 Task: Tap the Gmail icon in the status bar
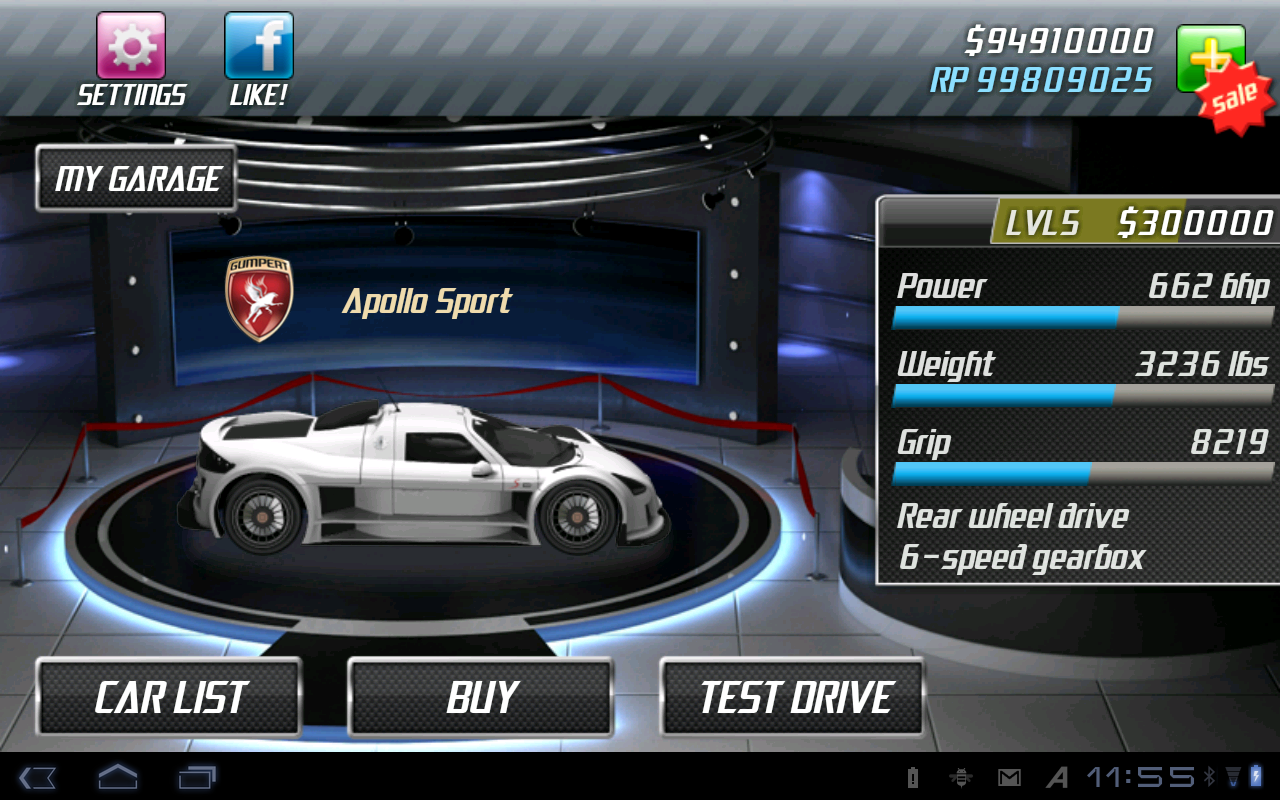(1009, 777)
